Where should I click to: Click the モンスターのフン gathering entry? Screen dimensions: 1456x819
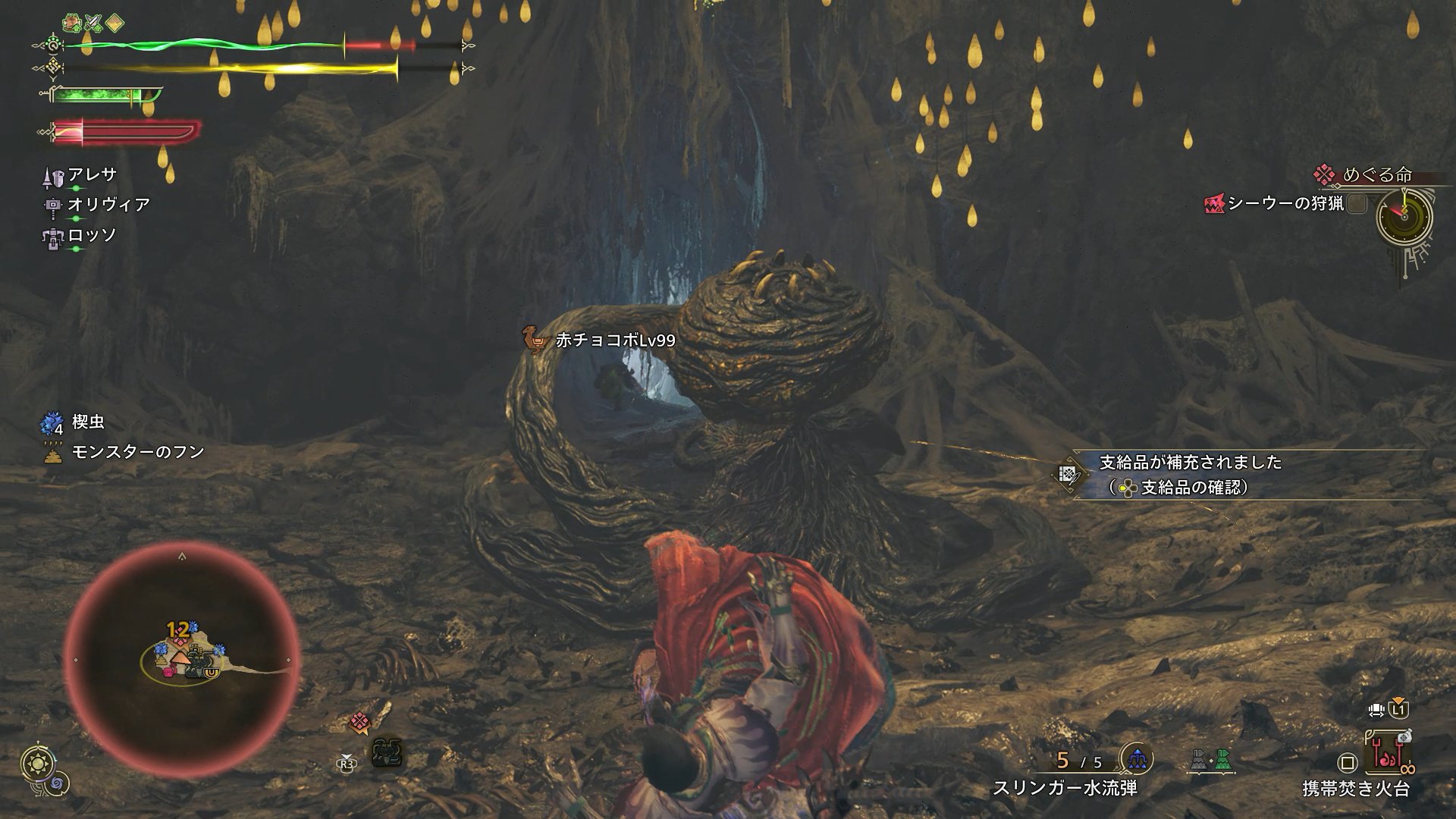[x=136, y=453]
